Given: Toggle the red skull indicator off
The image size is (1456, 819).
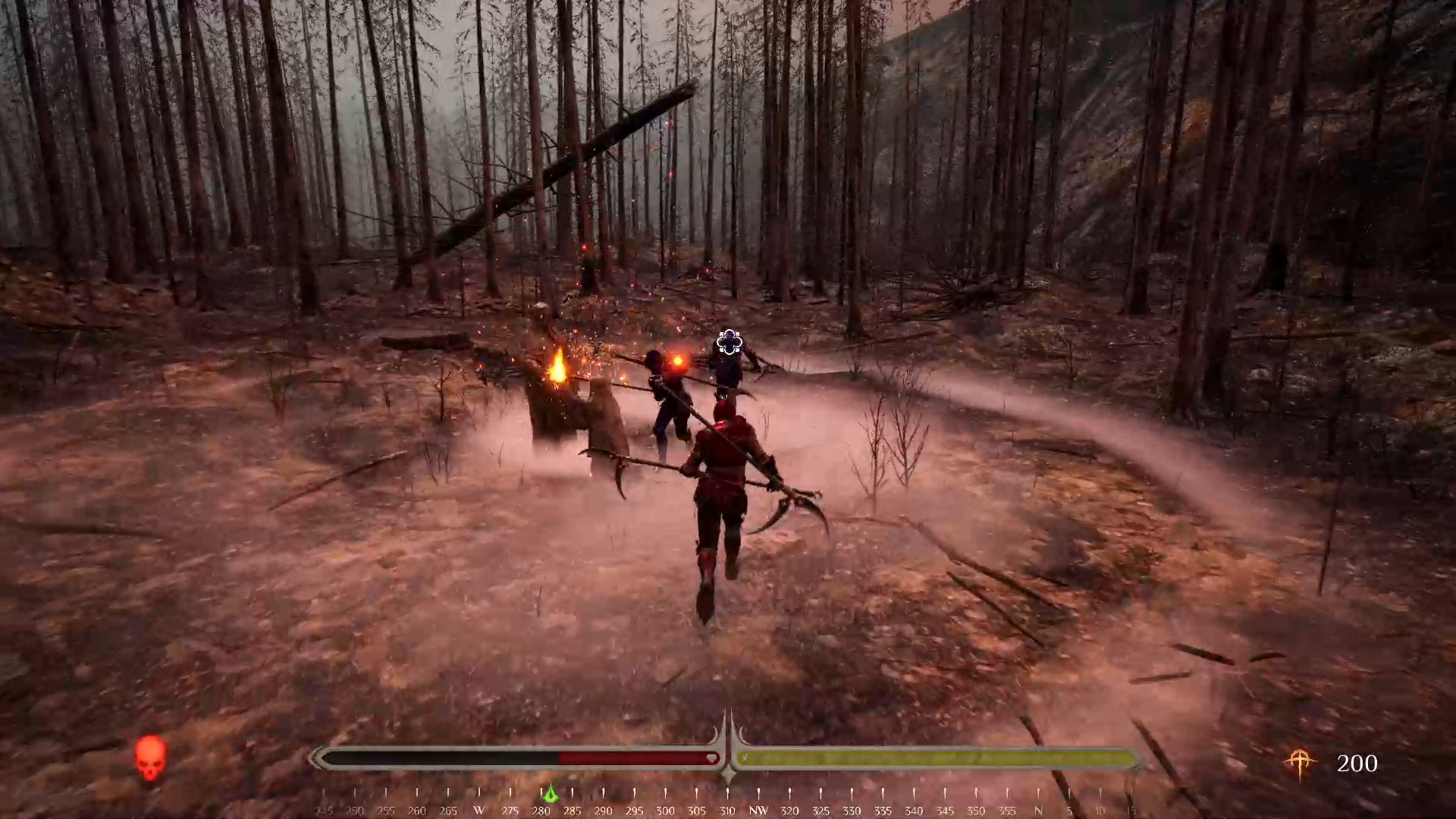Looking at the screenshot, I should (149, 758).
